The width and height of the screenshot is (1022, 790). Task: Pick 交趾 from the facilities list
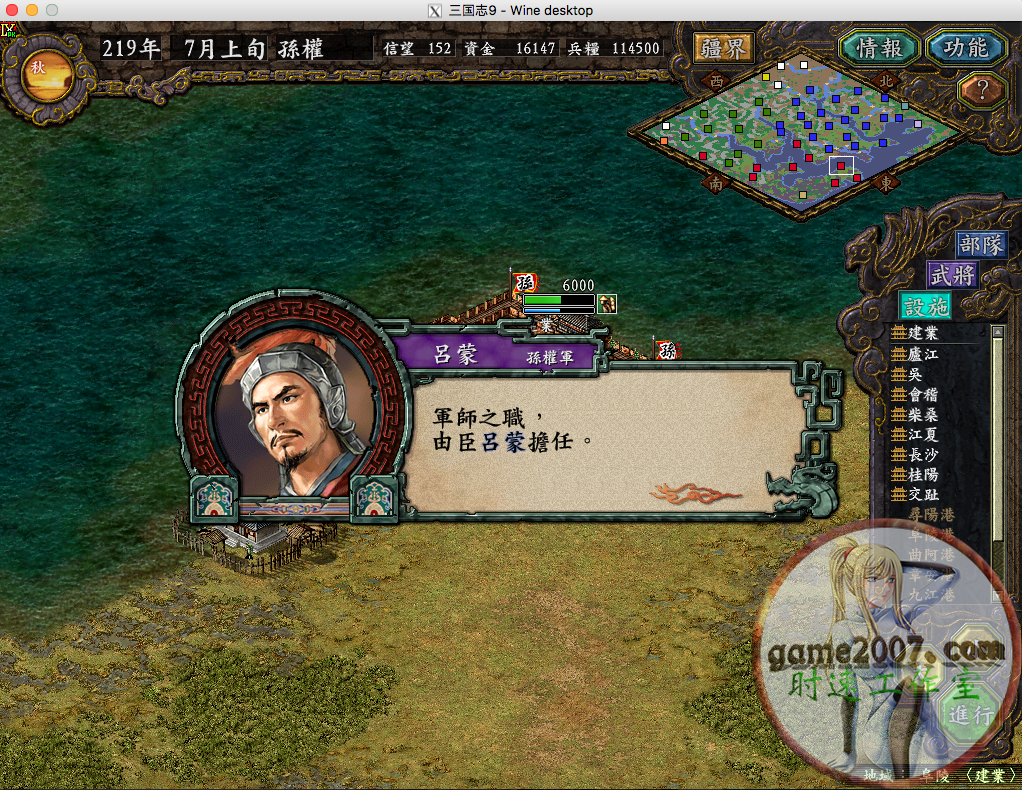(x=922, y=494)
